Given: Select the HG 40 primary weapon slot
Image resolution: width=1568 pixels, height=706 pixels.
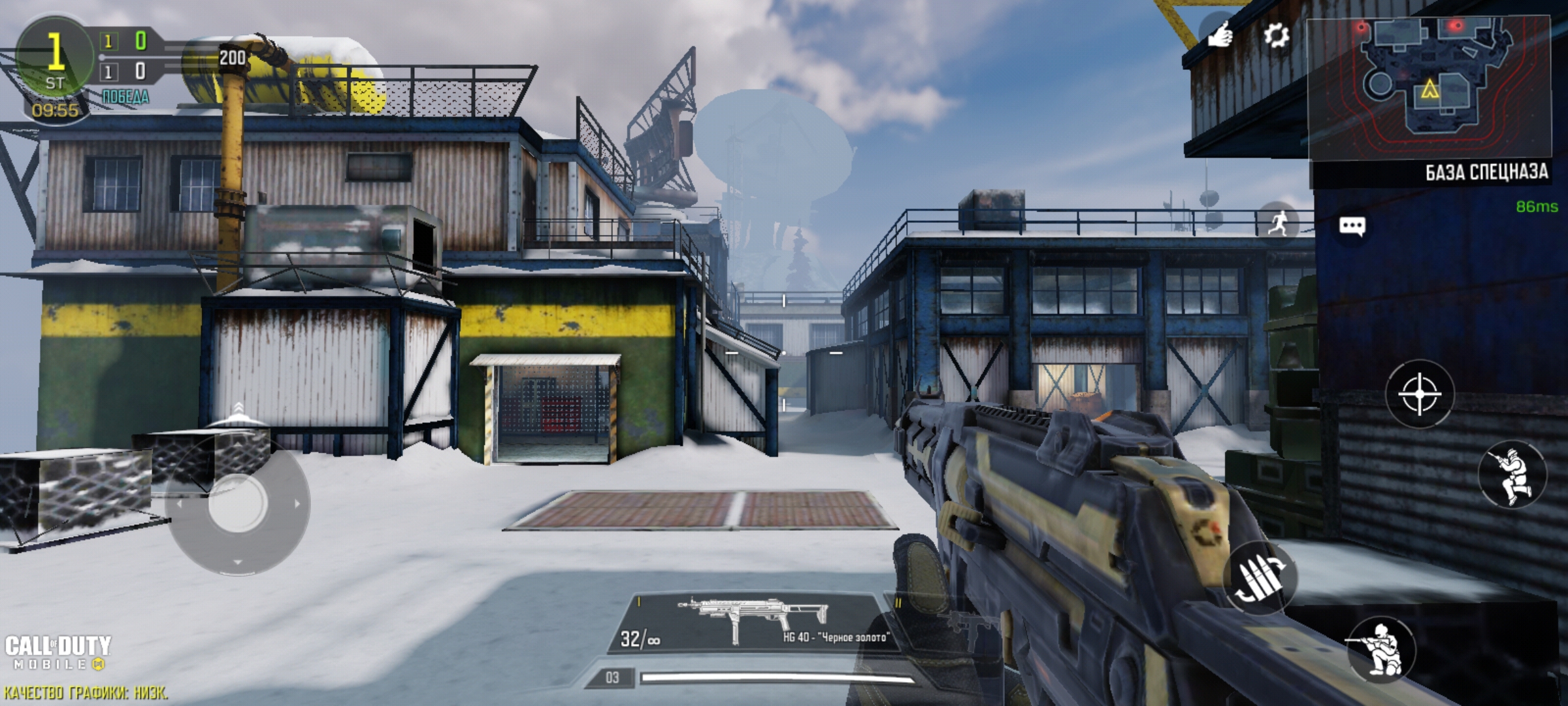Looking at the screenshot, I should click(751, 623).
